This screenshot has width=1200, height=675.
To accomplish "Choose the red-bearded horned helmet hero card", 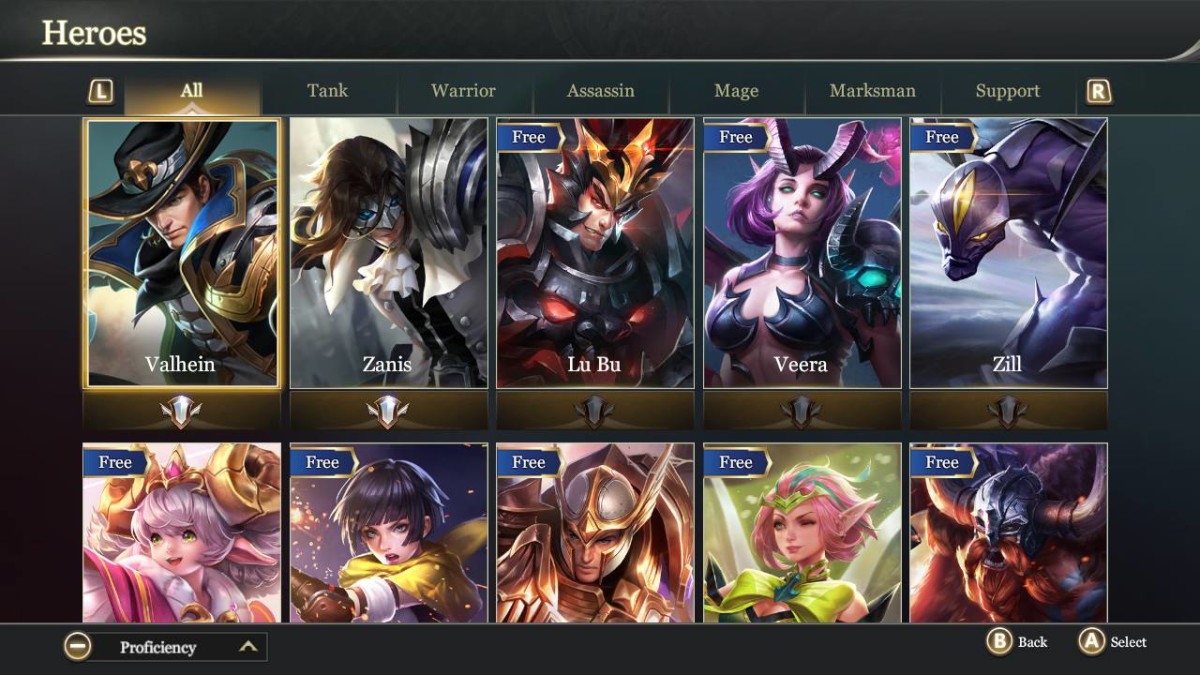I will 1008,535.
